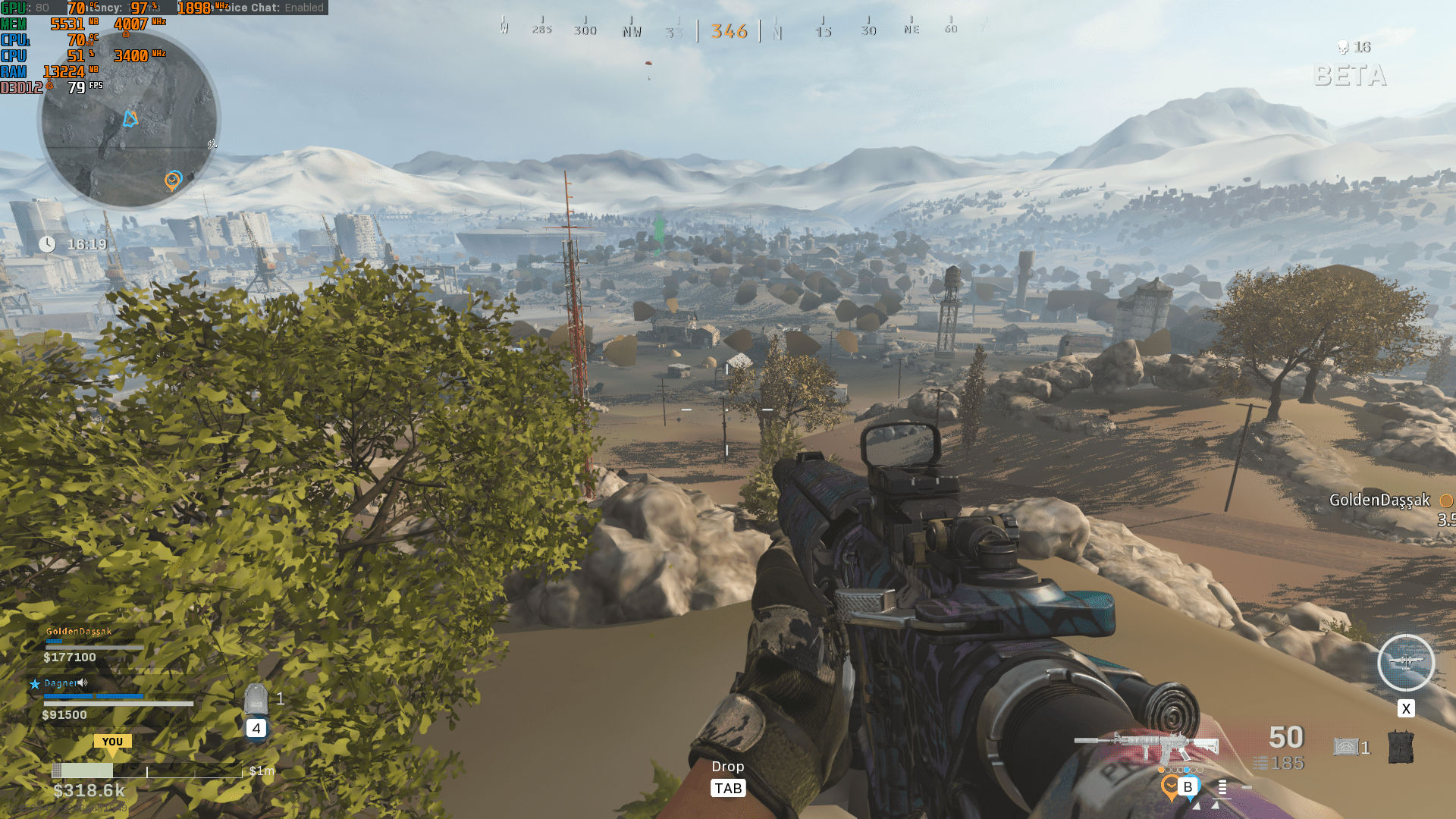Screen dimensions: 1456x819
Task: Select squadmate Dagner in the squad list
Action: click(x=61, y=683)
